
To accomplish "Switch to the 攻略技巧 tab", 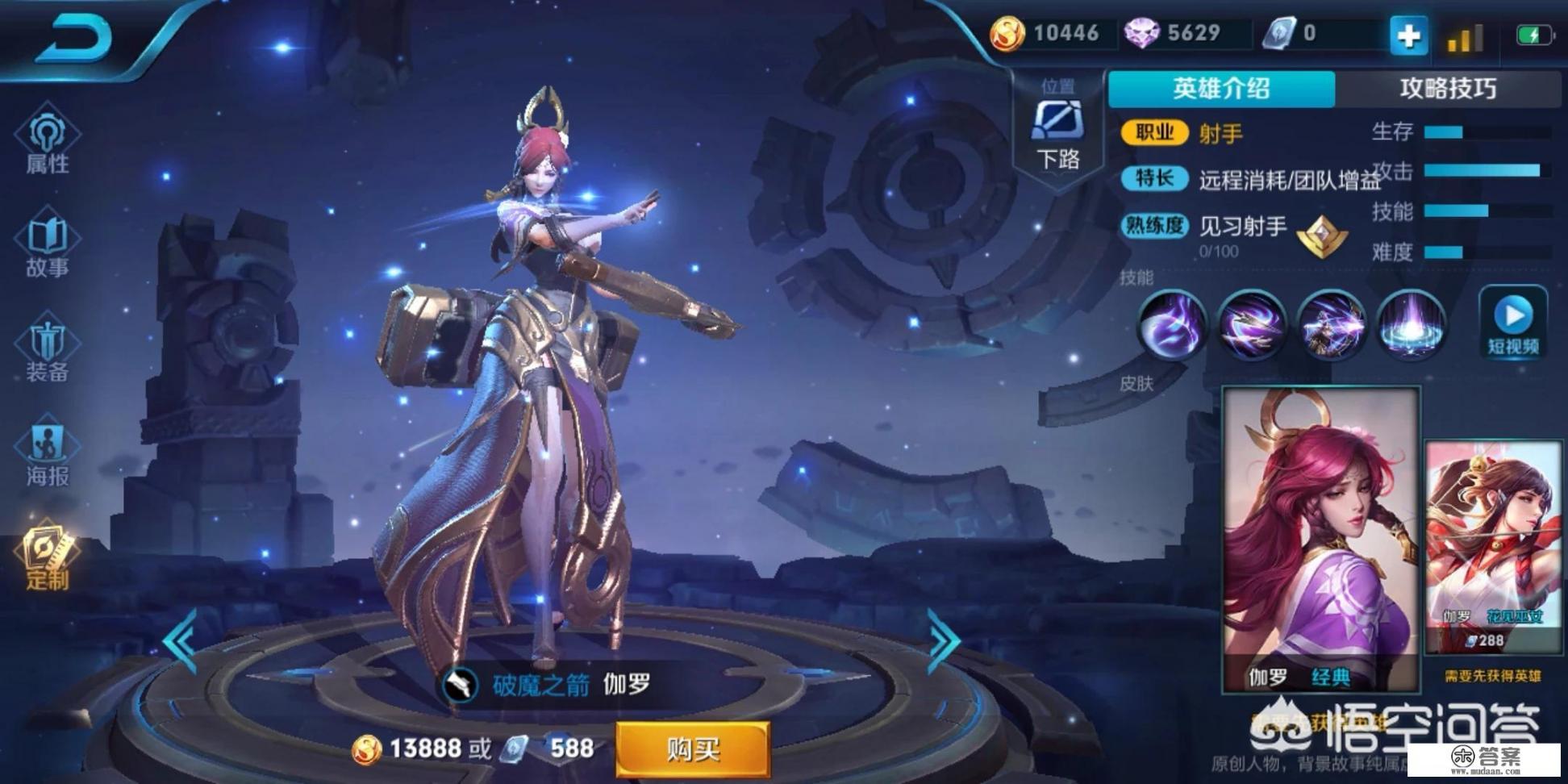I will 1448,89.
